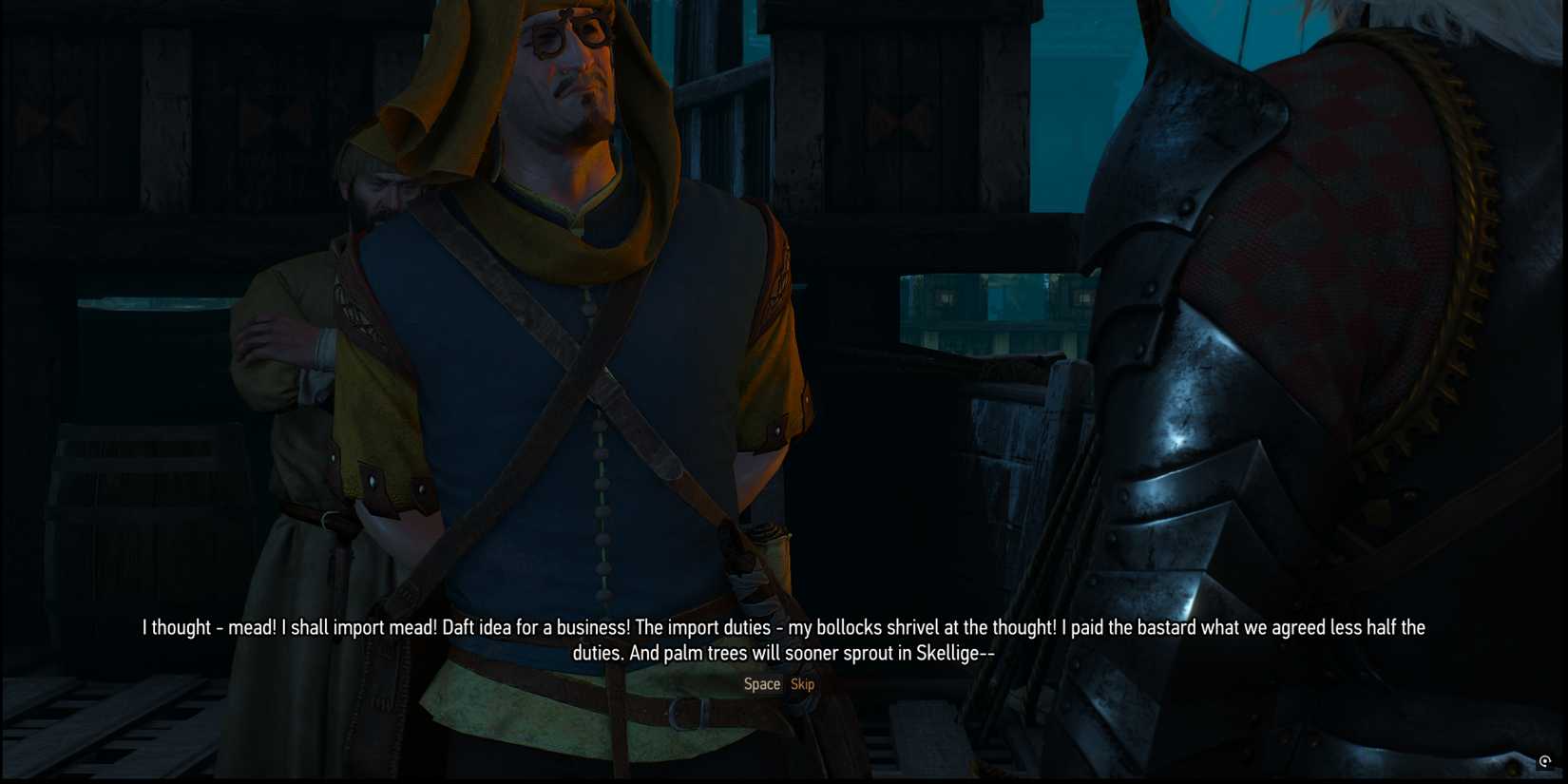This screenshot has height=784, width=1568.
Task: Click the autosave spinner icon
Action: coord(1545,761)
